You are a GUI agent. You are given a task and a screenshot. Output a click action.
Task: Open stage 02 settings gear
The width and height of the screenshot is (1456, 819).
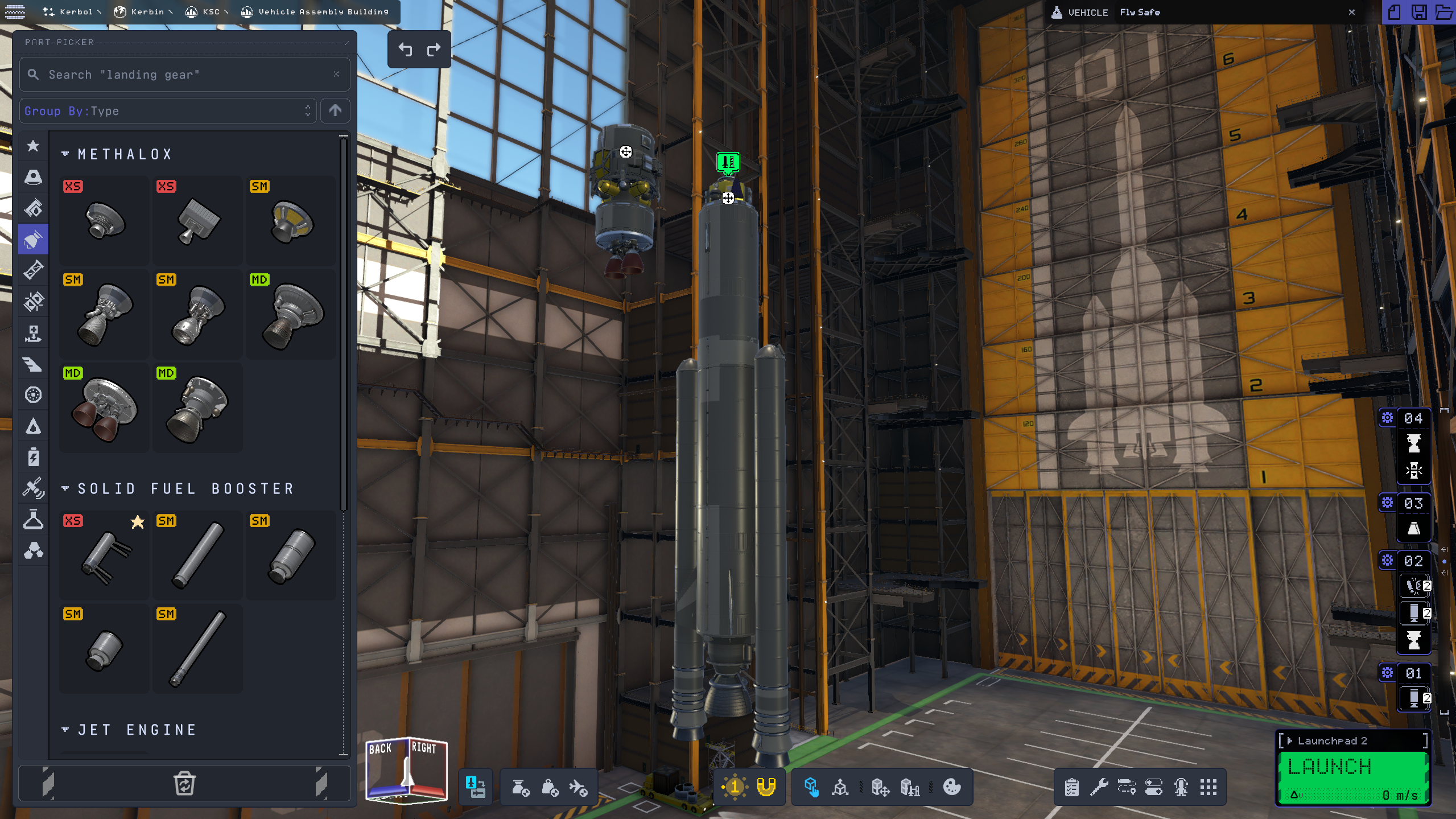pyautogui.click(x=1386, y=561)
